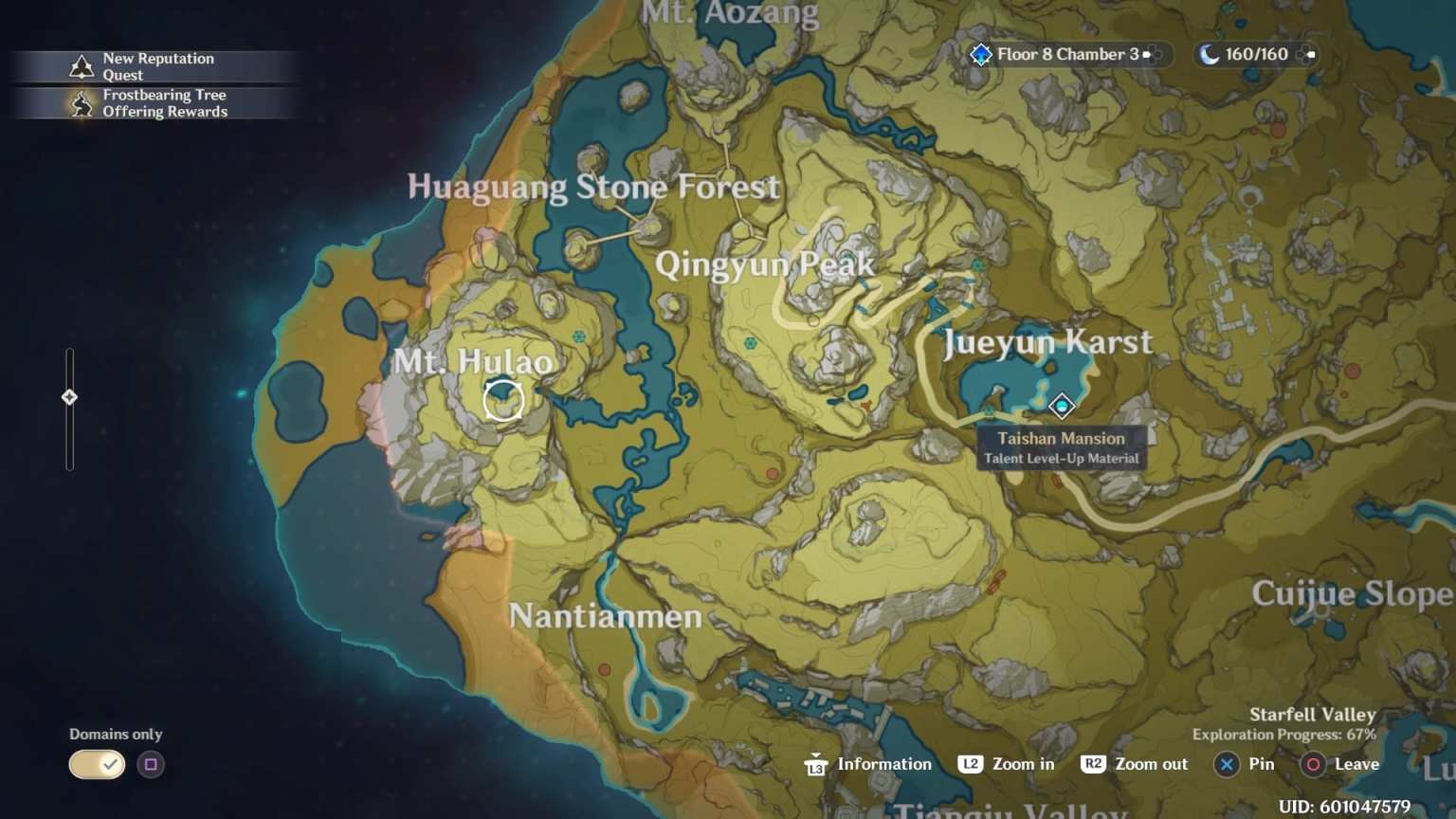Click the Leave button
Screen dimensions: 1456x819
point(1340,764)
